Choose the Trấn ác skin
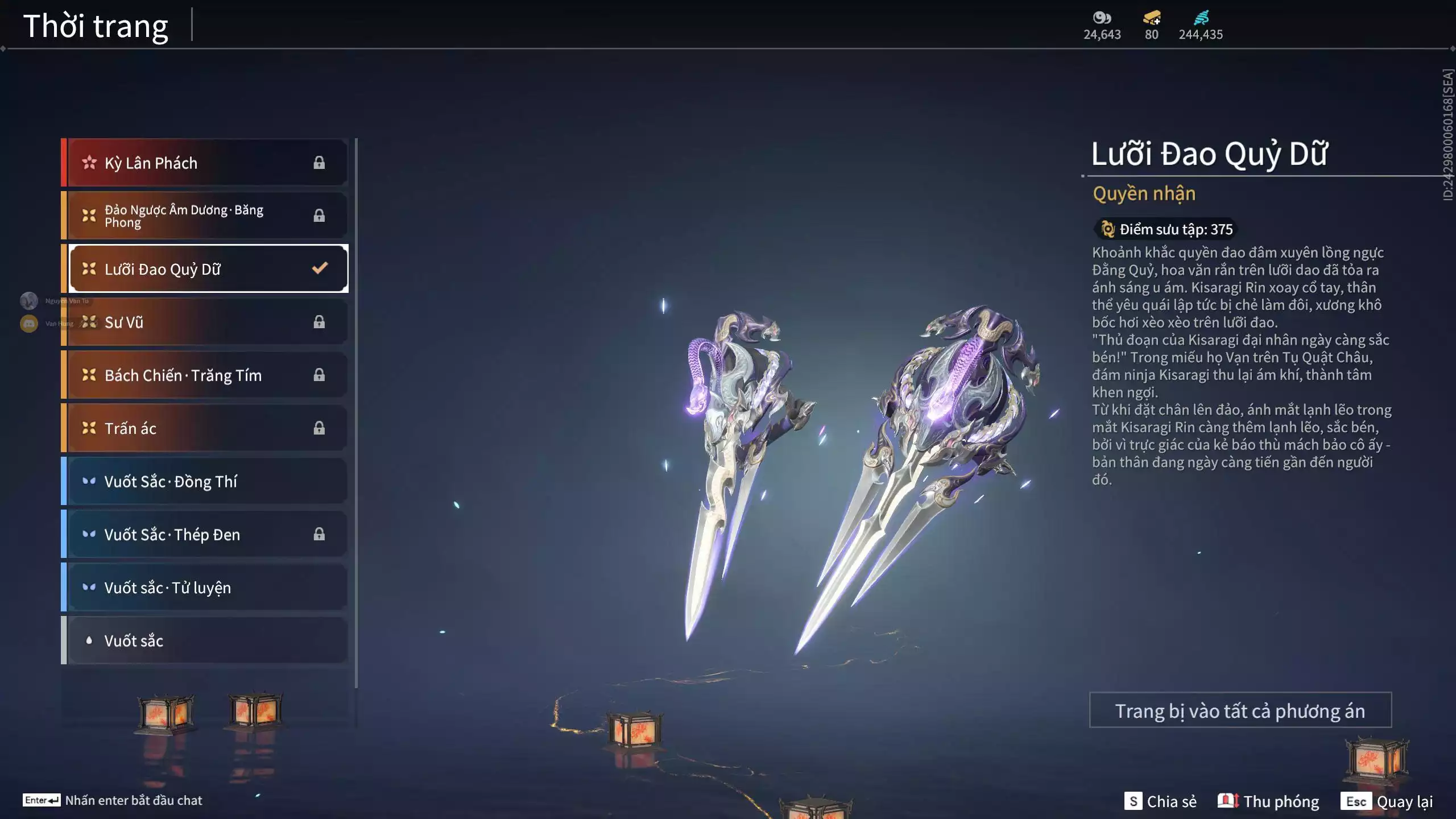The image size is (1456, 819). point(205,428)
